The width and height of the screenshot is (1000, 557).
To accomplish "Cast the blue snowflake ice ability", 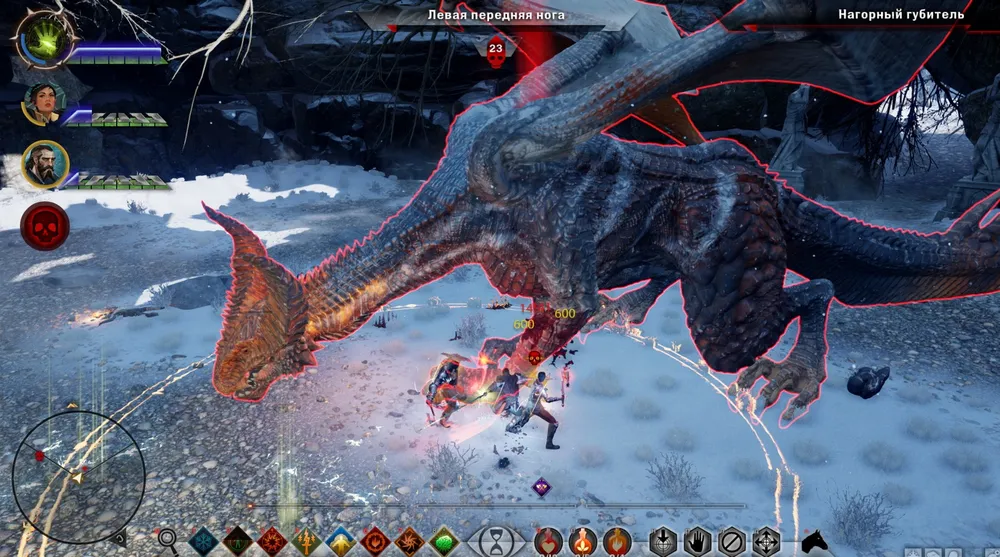I will click(x=203, y=542).
